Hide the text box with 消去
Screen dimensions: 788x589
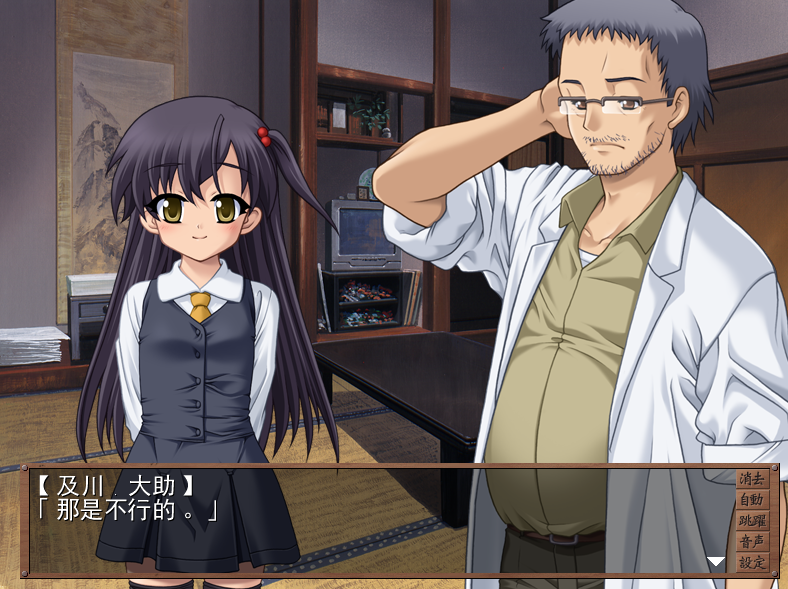751,479
